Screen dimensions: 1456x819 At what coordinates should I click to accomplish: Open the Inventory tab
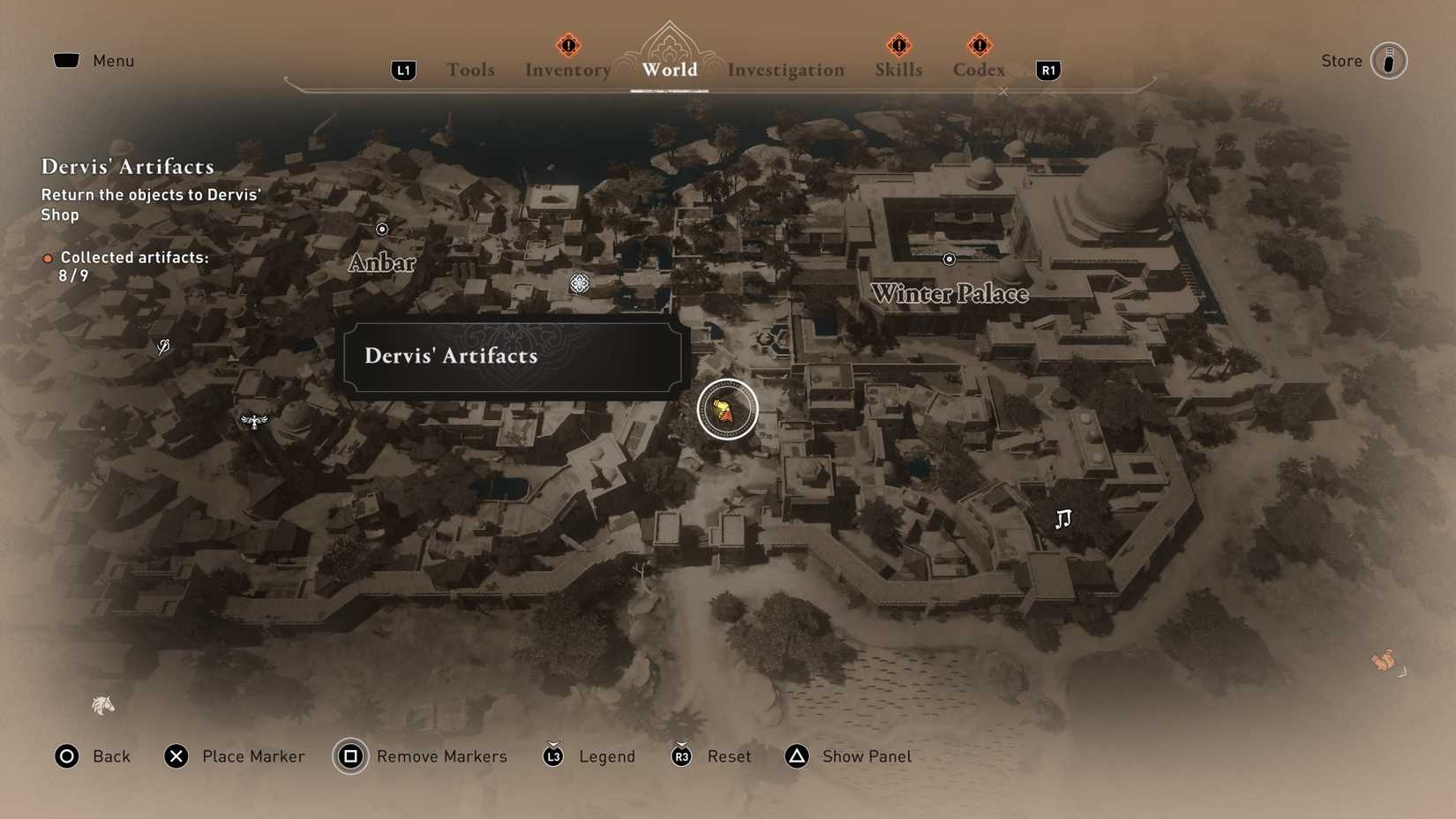[x=567, y=70]
